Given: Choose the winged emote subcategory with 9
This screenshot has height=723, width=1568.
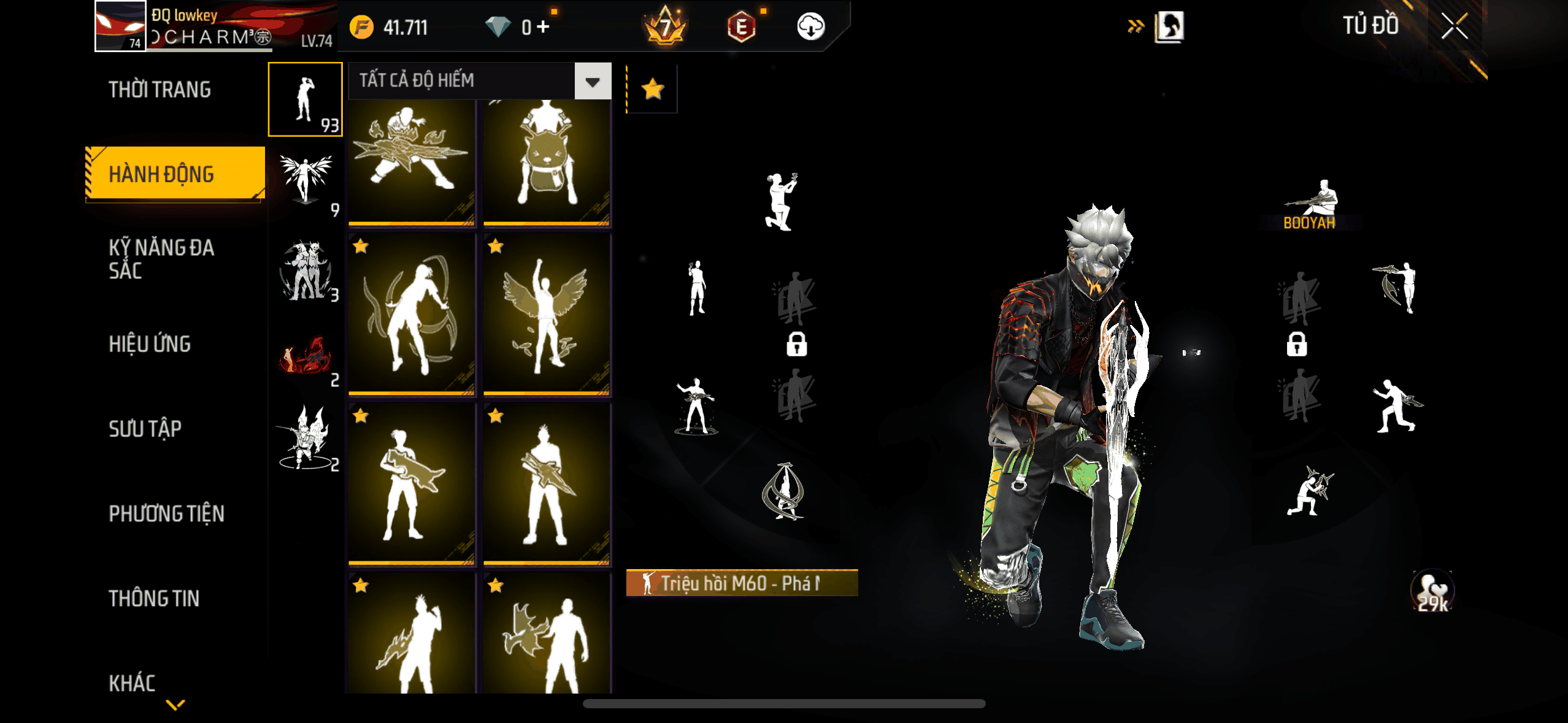Looking at the screenshot, I should [306, 183].
